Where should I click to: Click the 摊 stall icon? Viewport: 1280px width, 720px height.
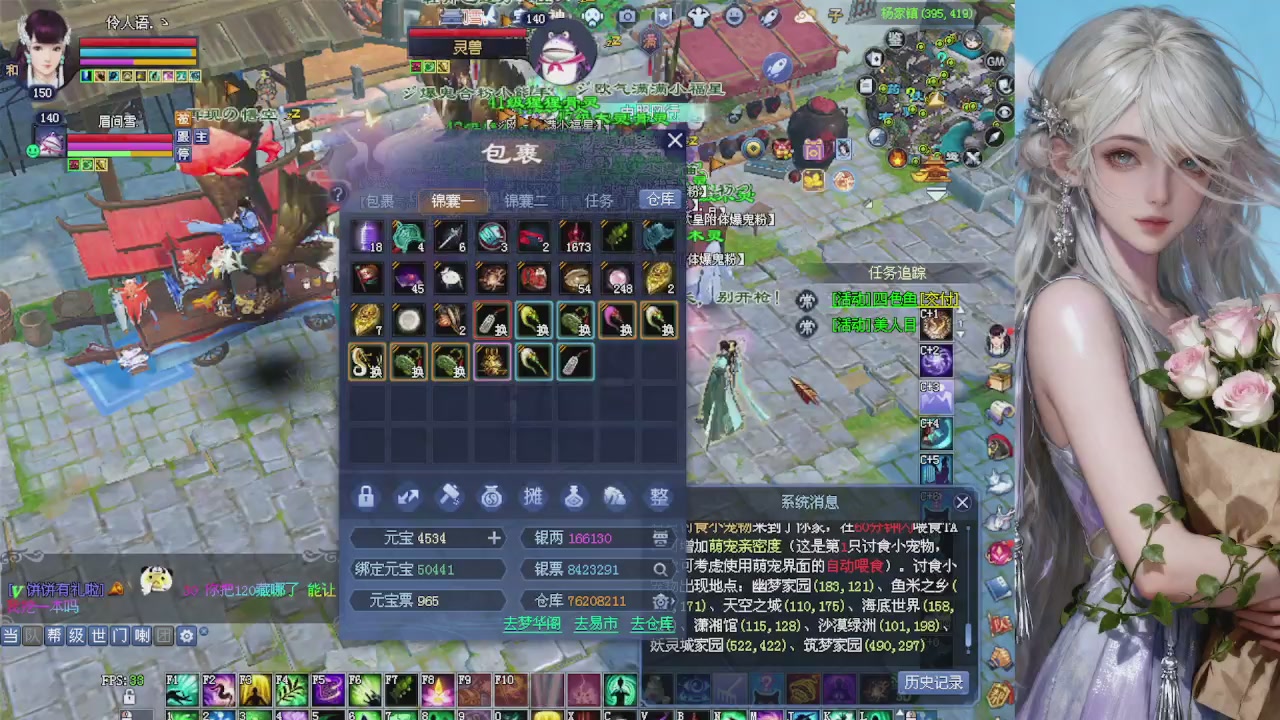[x=532, y=496]
